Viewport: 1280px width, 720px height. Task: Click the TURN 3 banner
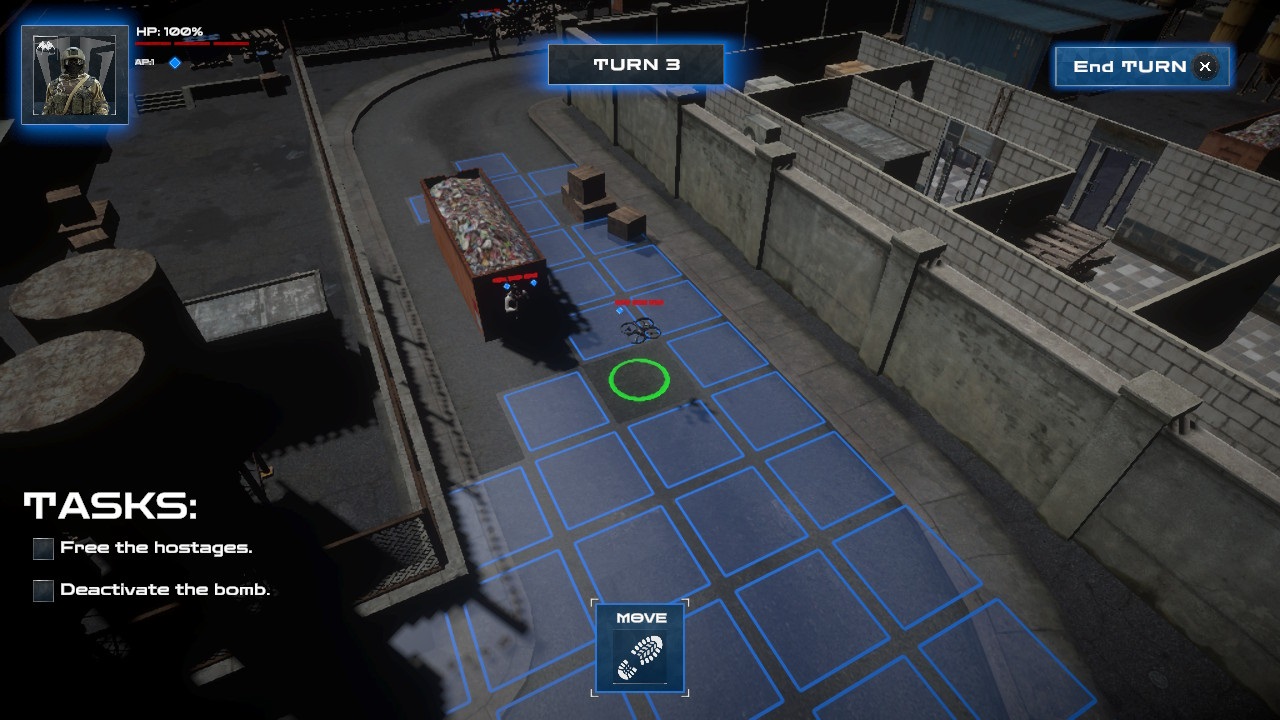point(636,64)
